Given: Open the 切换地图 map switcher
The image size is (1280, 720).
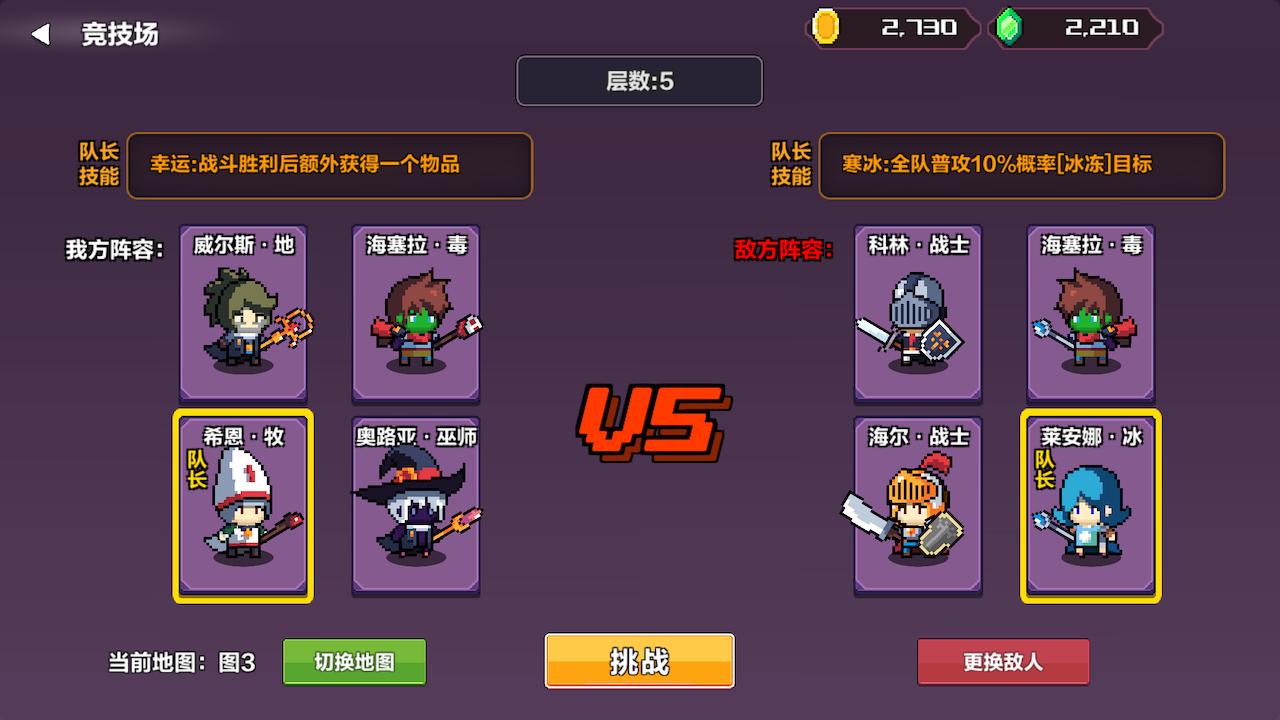Looking at the screenshot, I should (354, 661).
